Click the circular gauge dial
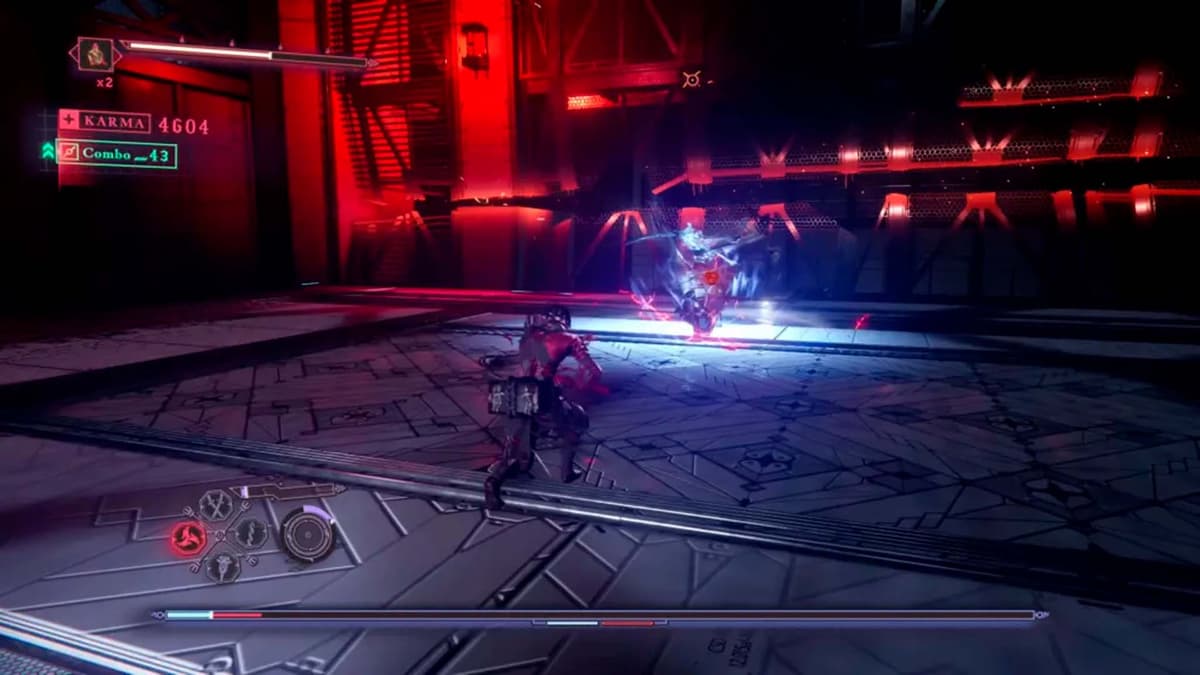 306,534
